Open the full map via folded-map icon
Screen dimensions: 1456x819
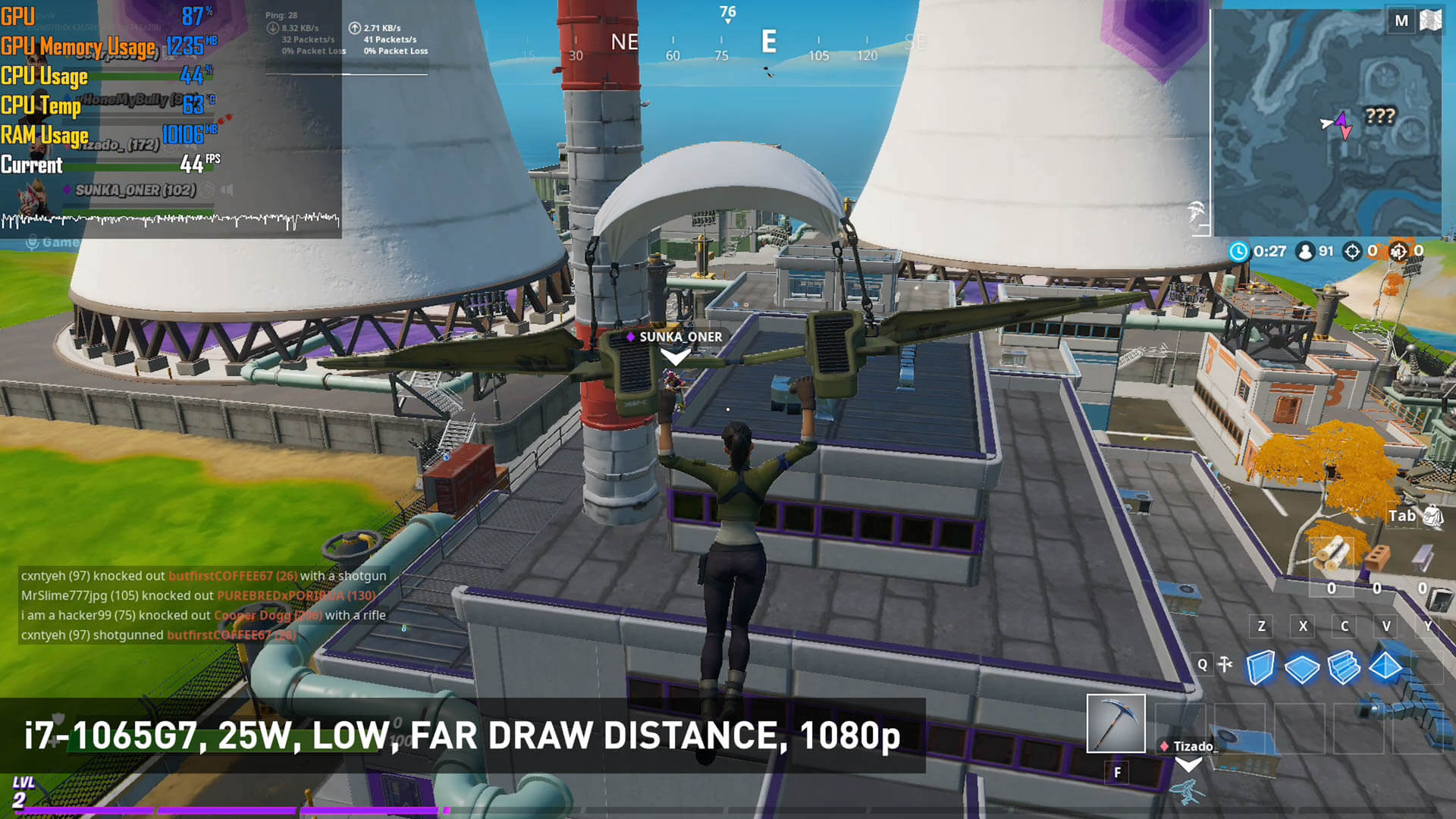1430,20
